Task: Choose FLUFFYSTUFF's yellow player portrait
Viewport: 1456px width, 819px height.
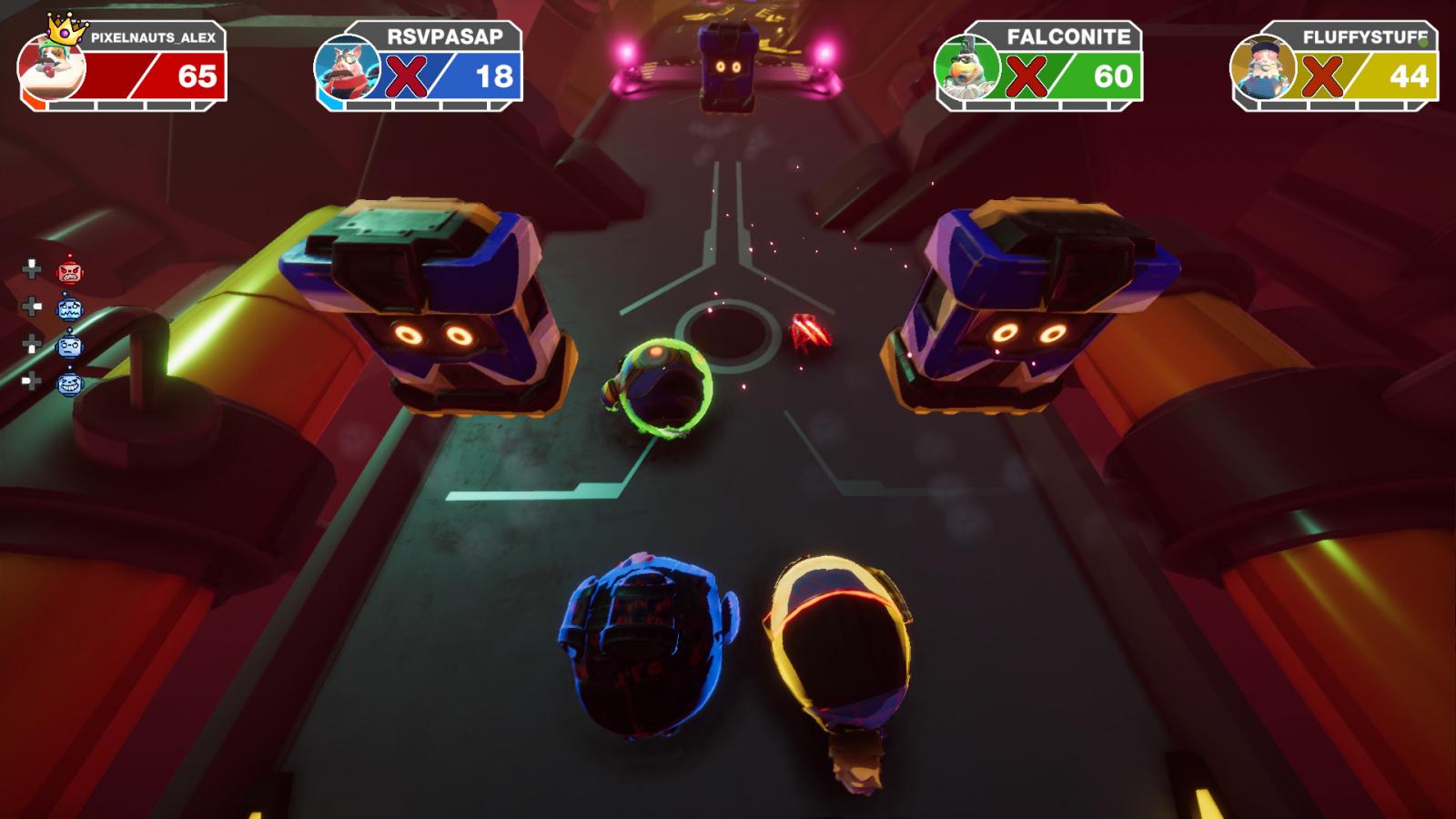Action: (x=1263, y=68)
